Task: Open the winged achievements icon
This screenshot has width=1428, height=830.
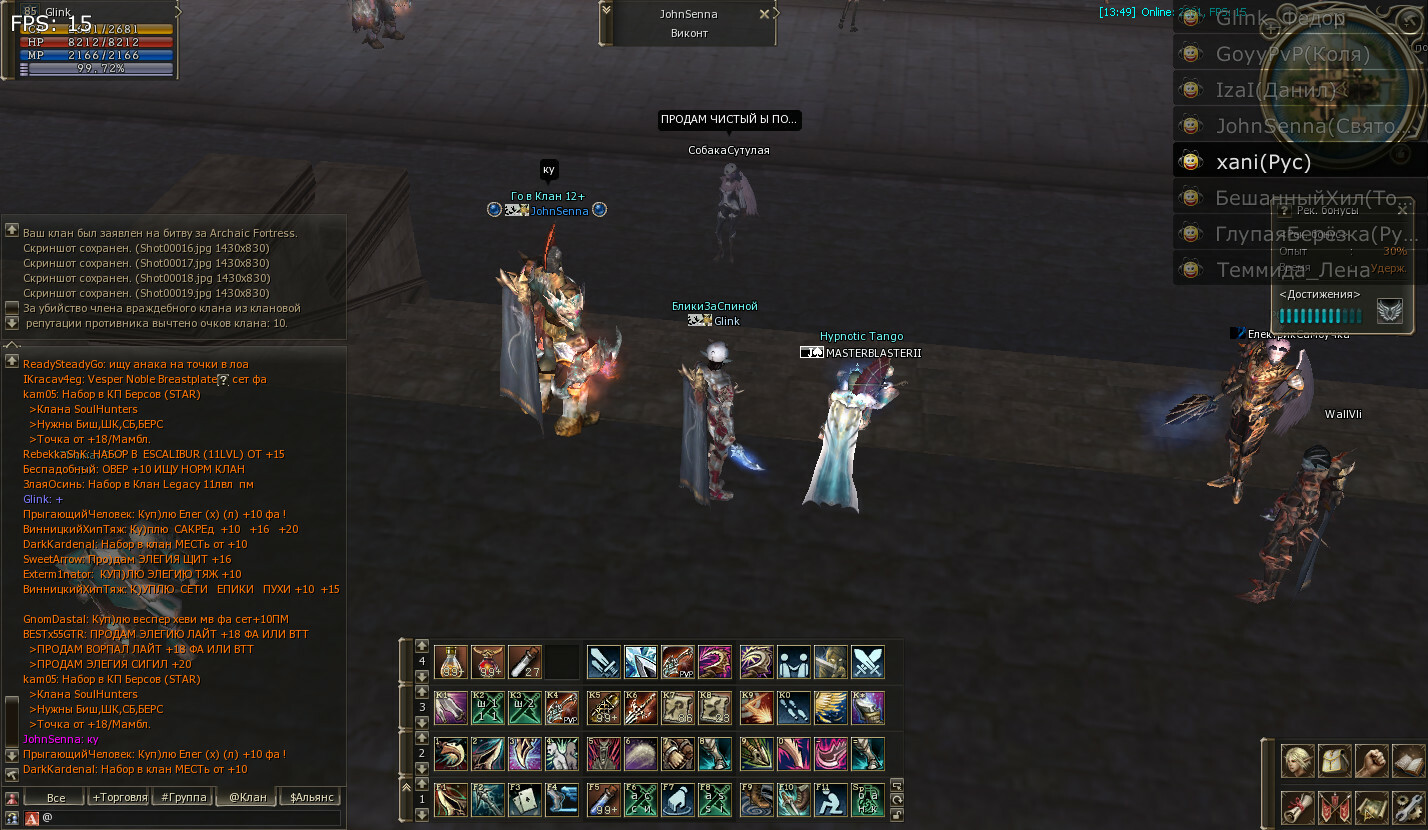Action: pos(1389,311)
